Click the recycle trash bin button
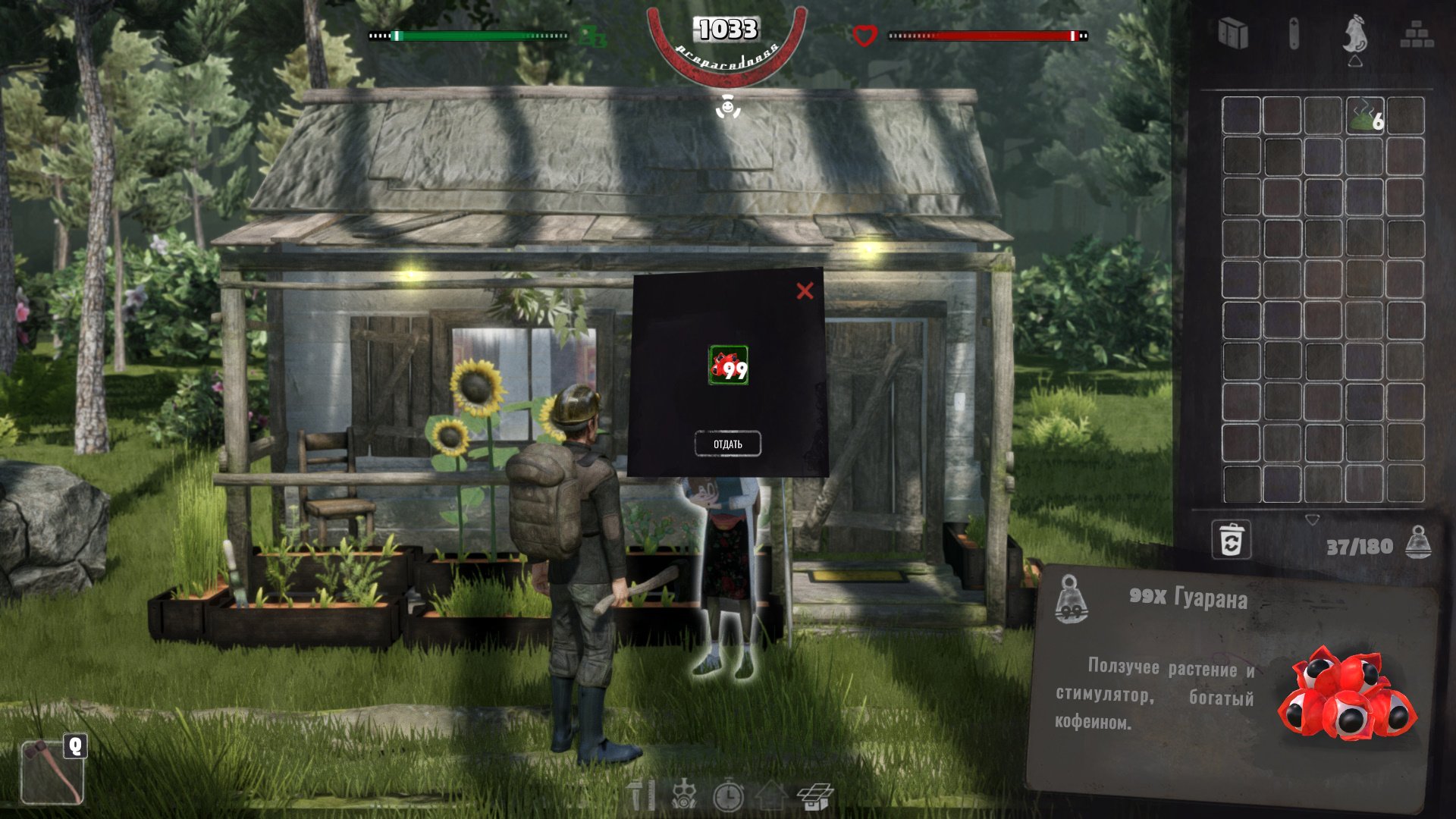This screenshot has width=1456, height=819. click(x=1231, y=541)
